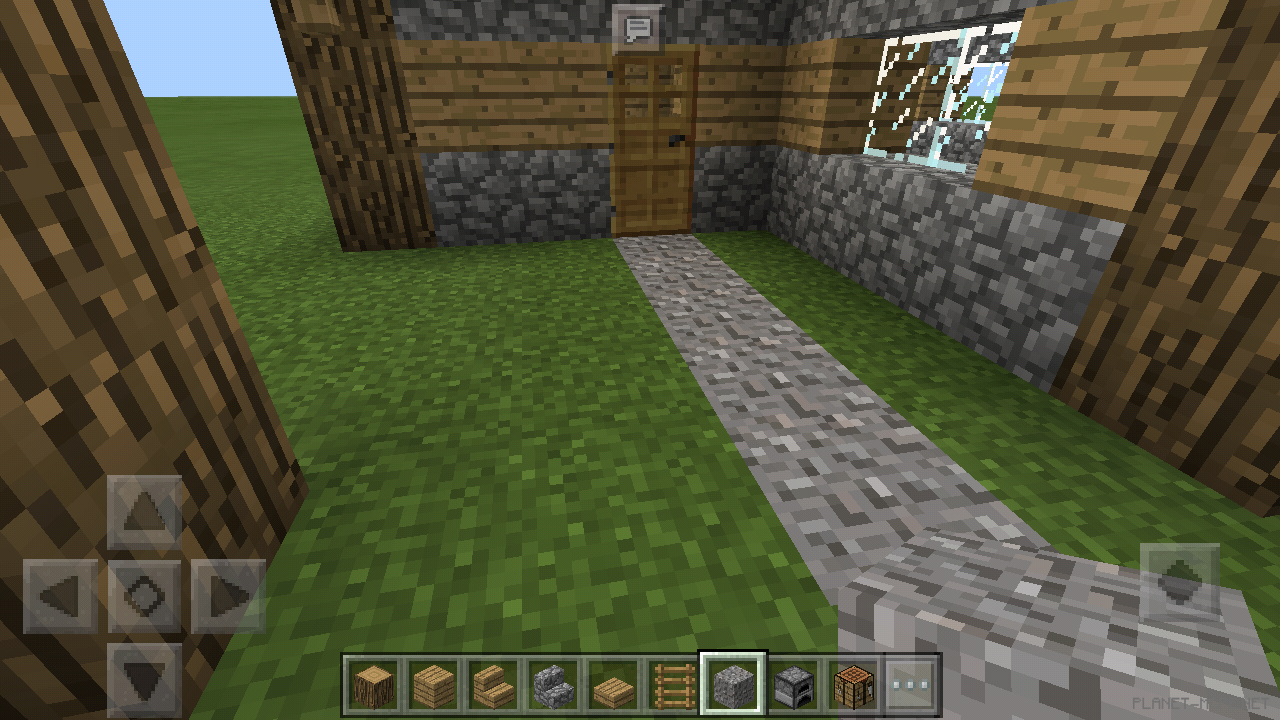The height and width of the screenshot is (720, 1280).
Task: Select the wooden stairs item
Action: coord(493,682)
